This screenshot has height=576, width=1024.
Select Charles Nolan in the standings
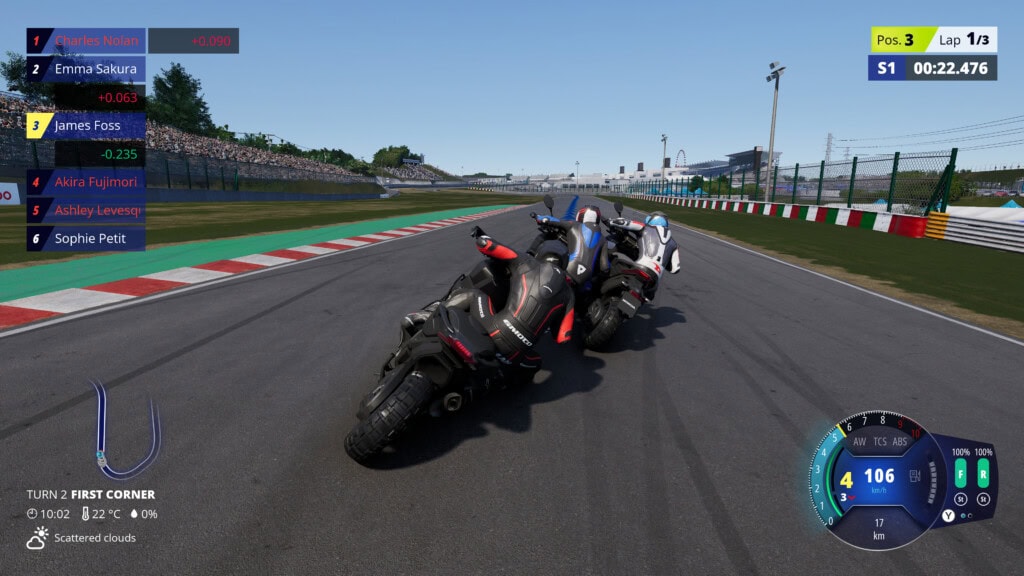pos(86,41)
